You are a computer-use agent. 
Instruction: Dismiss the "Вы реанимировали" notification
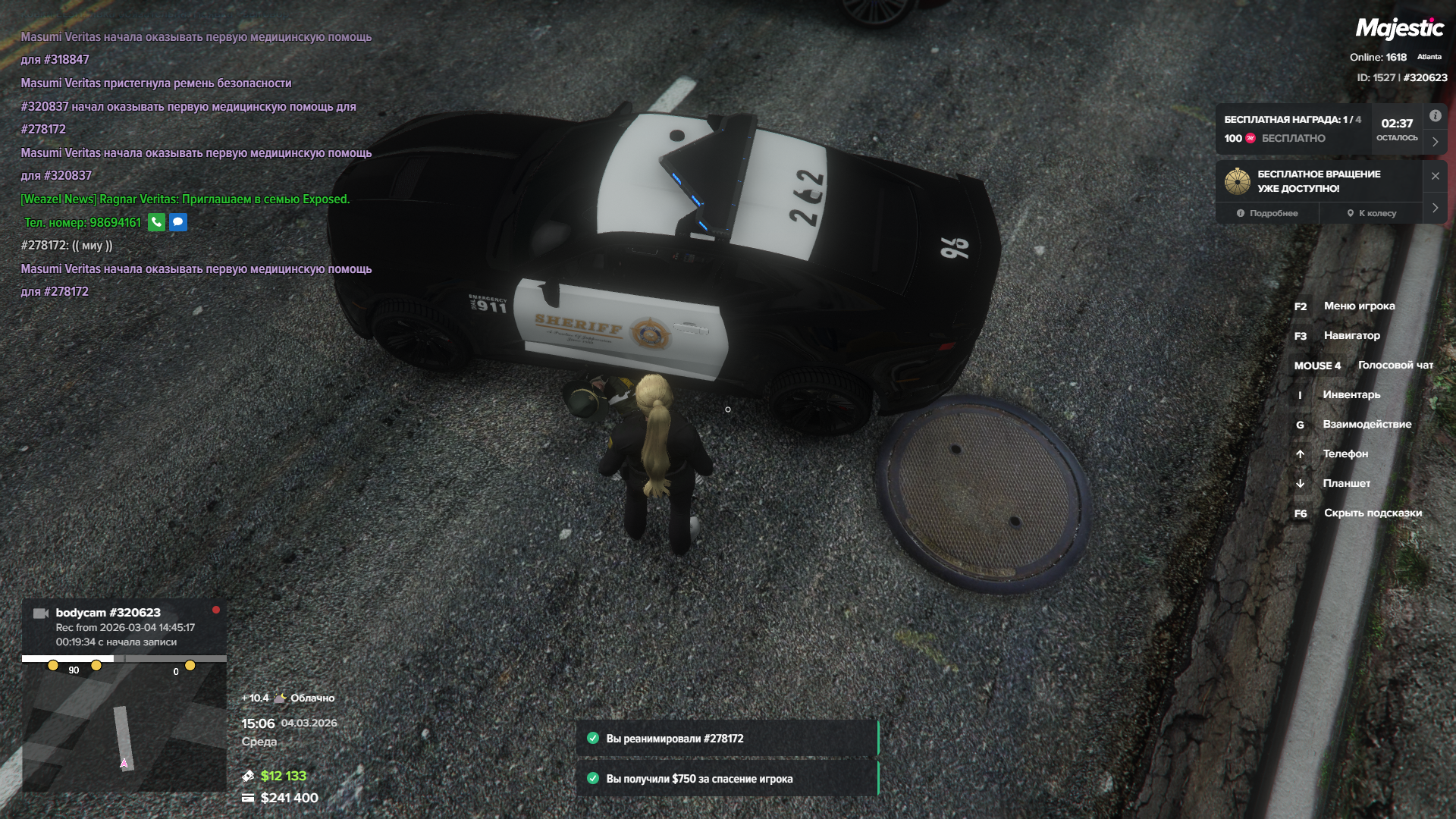coord(726,739)
